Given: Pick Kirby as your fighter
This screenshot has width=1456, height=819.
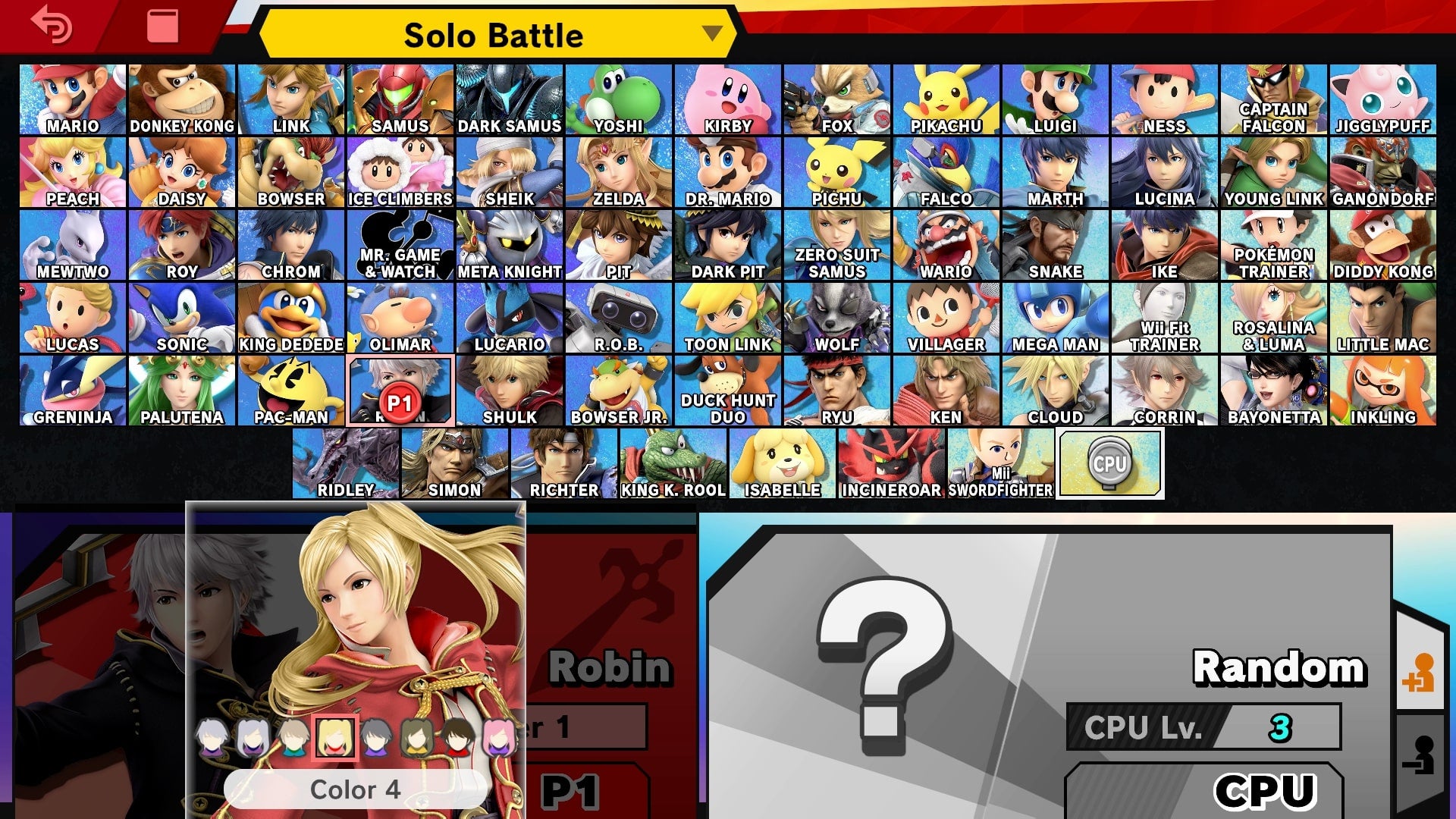Looking at the screenshot, I should 728,99.
